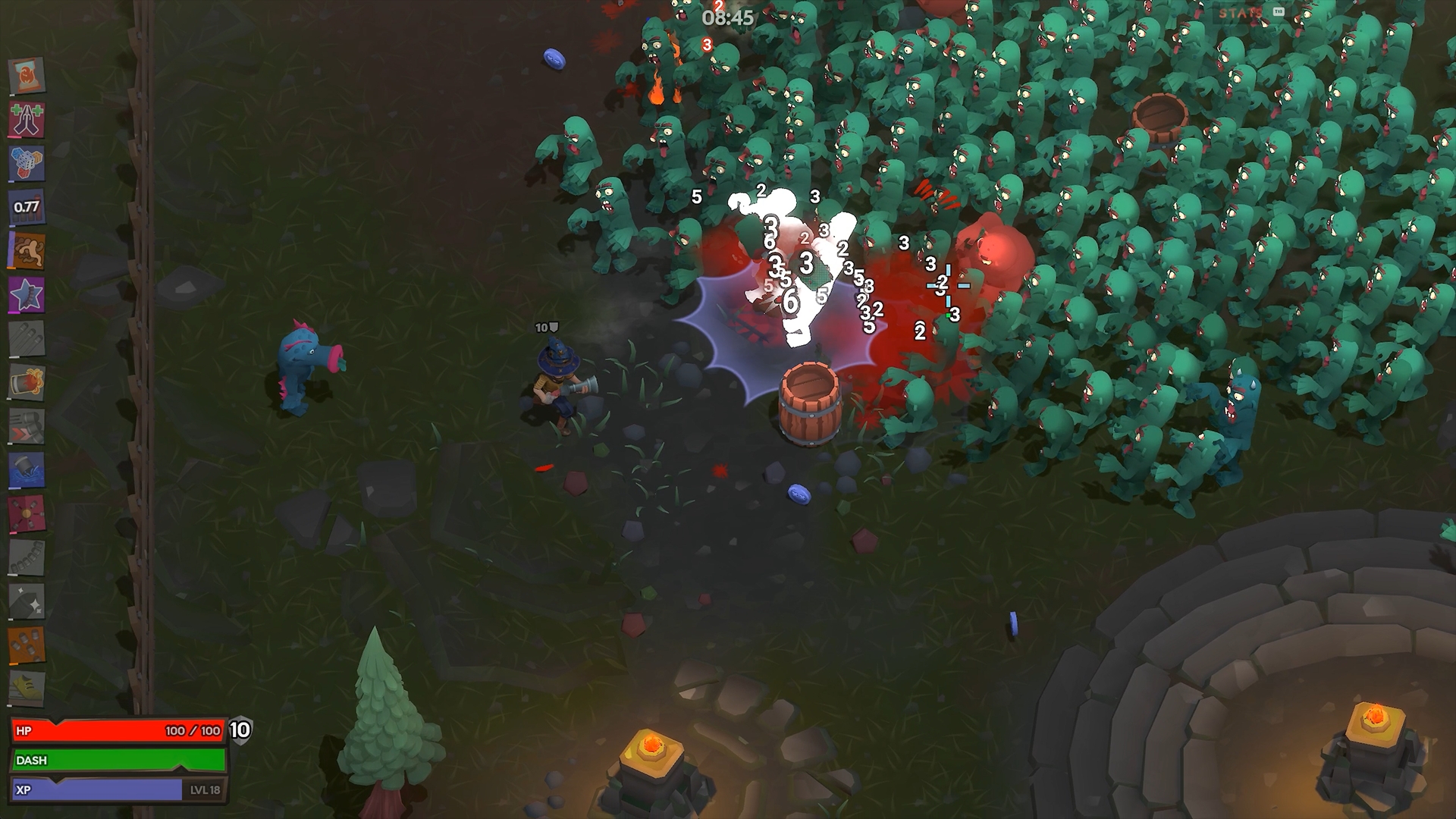The image size is (1456, 819).
Task: Click the bullet splashing in water icon
Action: pyautogui.click(x=27, y=470)
